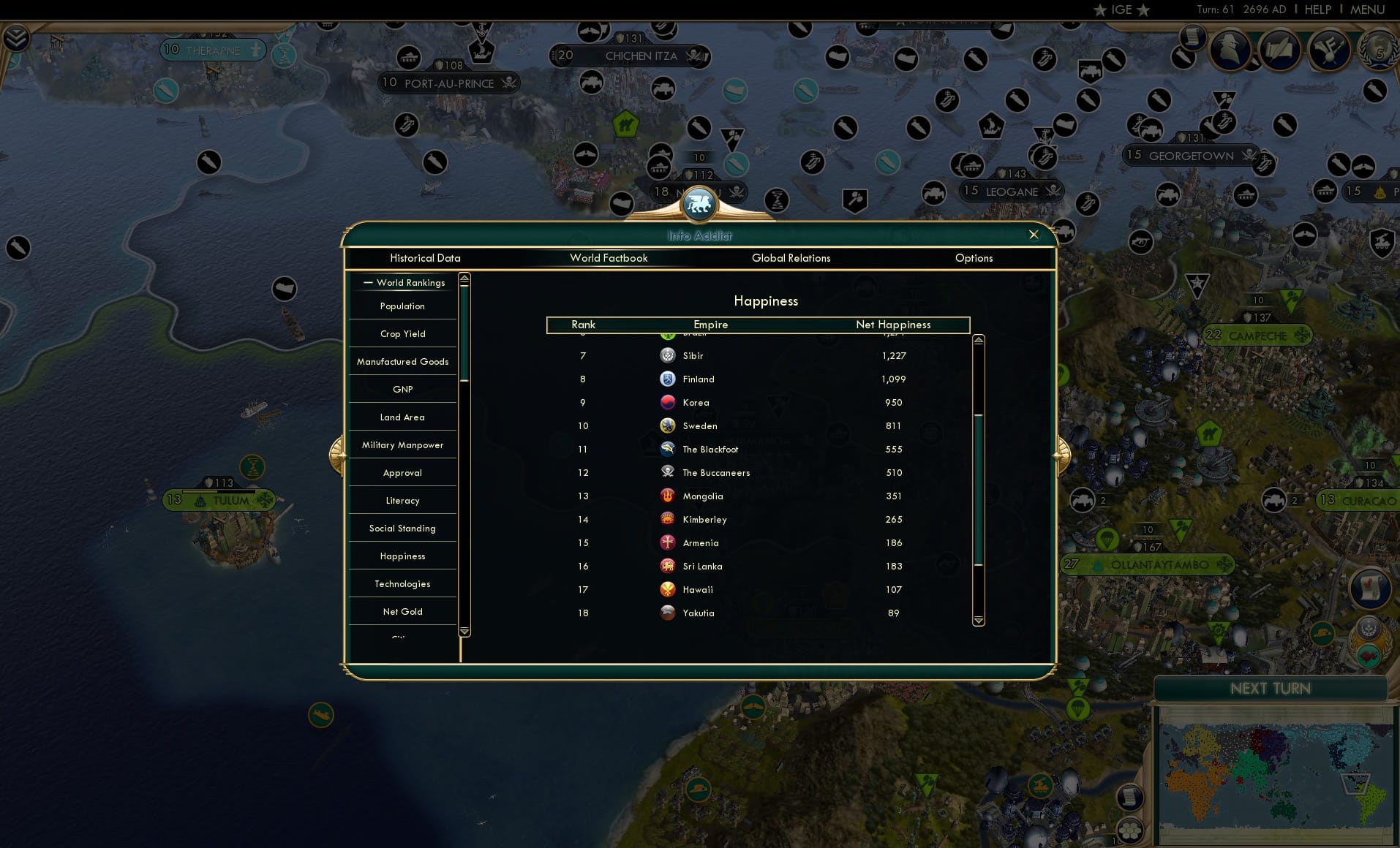1400x848 pixels.
Task: Click the Info Addict bear emblem
Action: click(699, 205)
